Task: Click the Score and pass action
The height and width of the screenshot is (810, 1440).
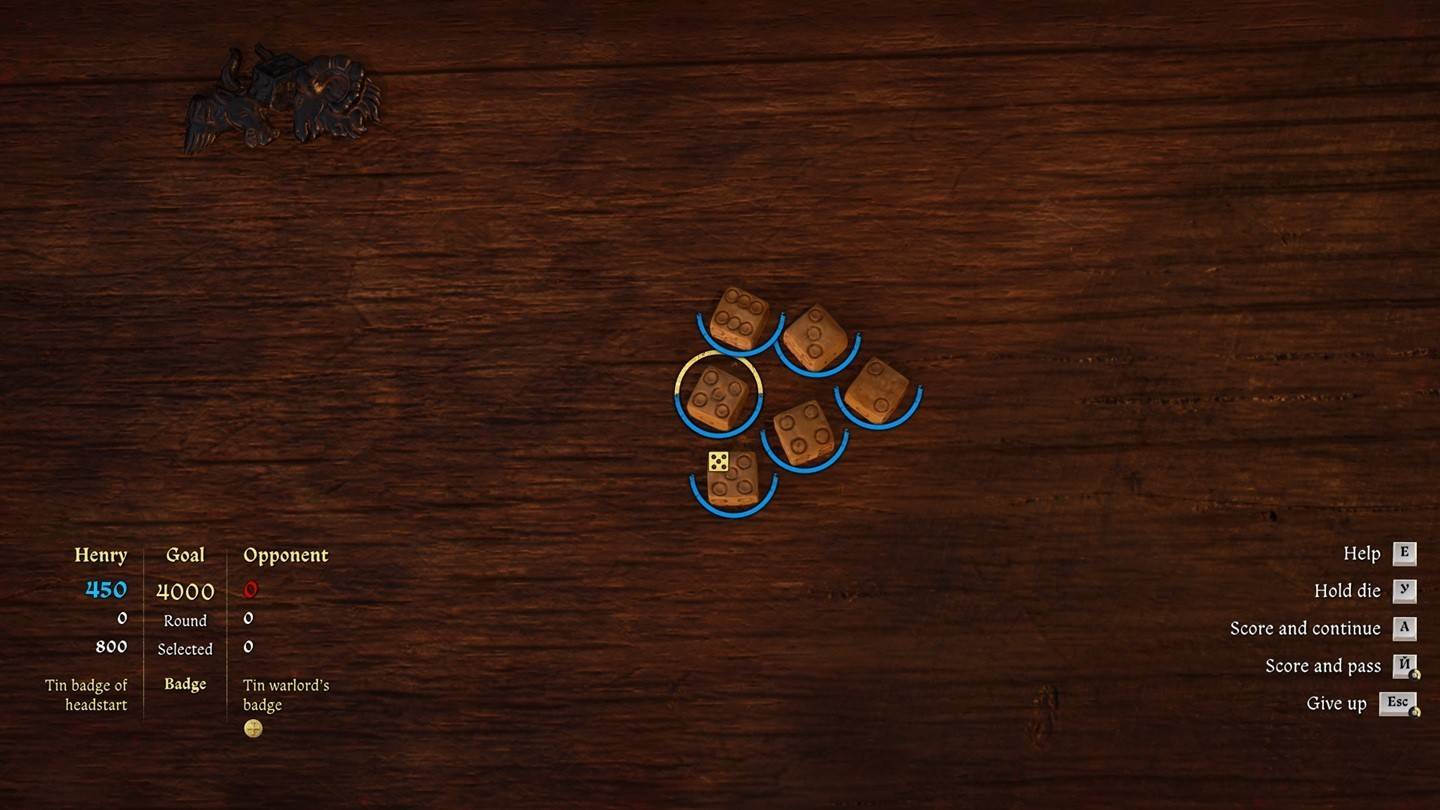Action: [x=1322, y=665]
